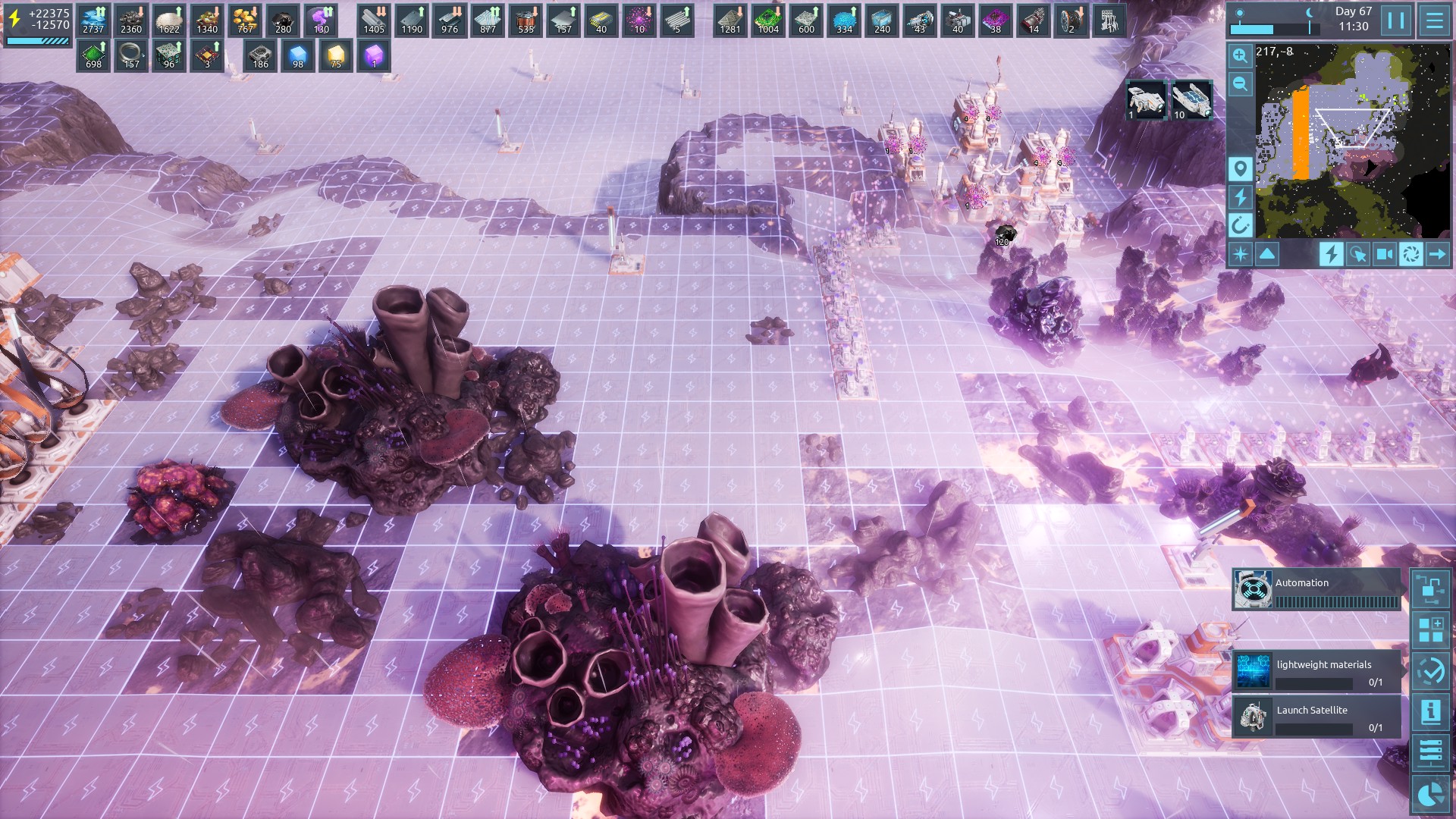Select the purple cube resource slot
The width and height of the screenshot is (1456, 819).
click(374, 56)
